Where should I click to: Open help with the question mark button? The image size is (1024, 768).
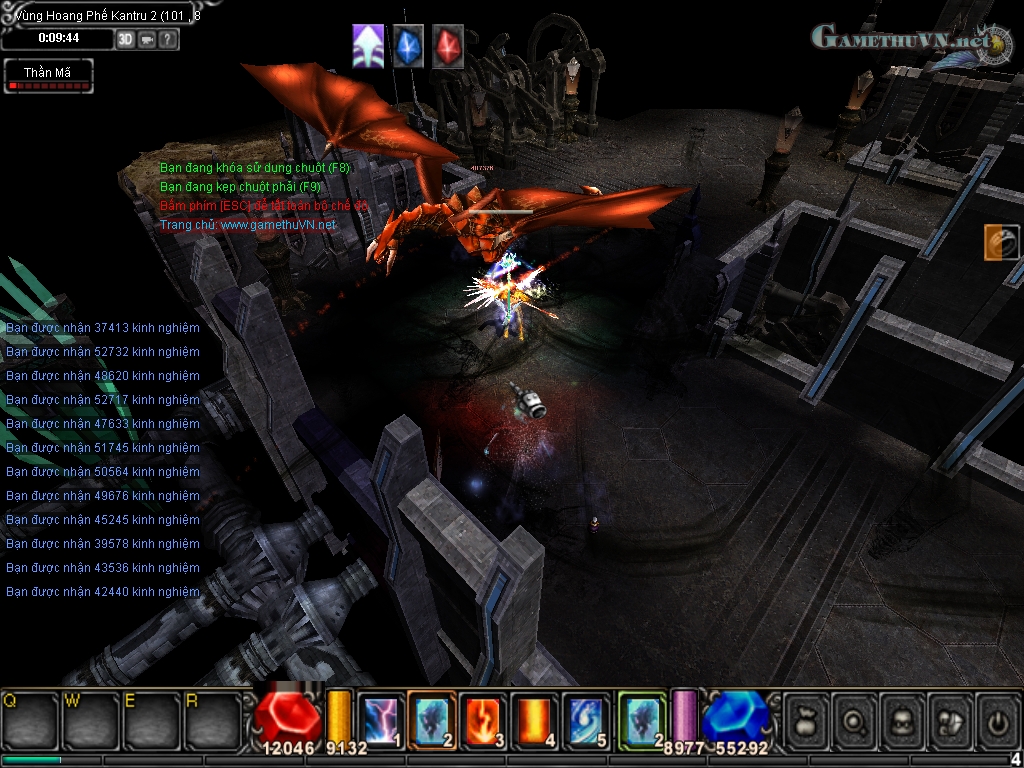point(168,39)
